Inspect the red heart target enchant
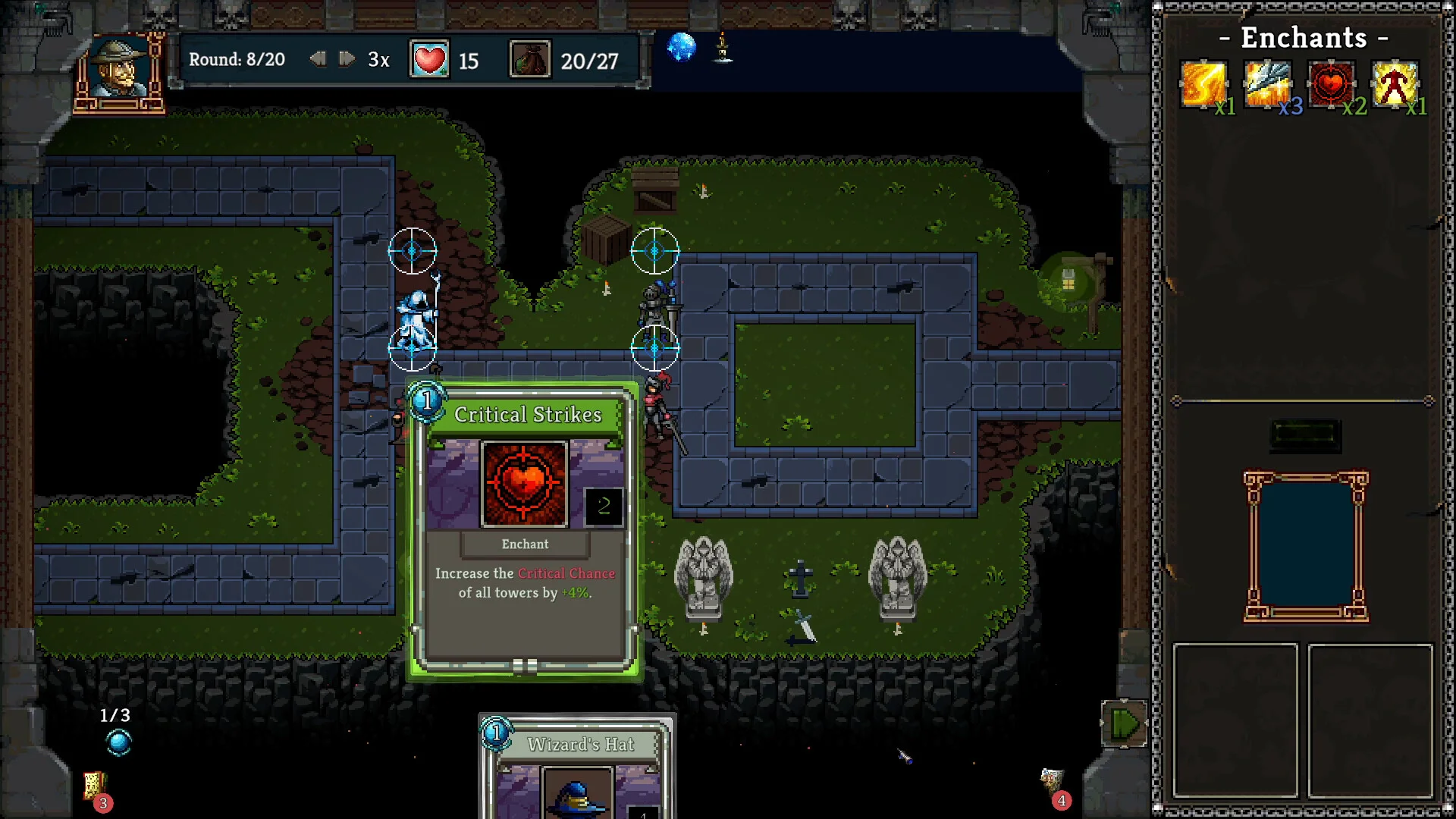Screen dimensions: 1456x819 [x=1331, y=84]
